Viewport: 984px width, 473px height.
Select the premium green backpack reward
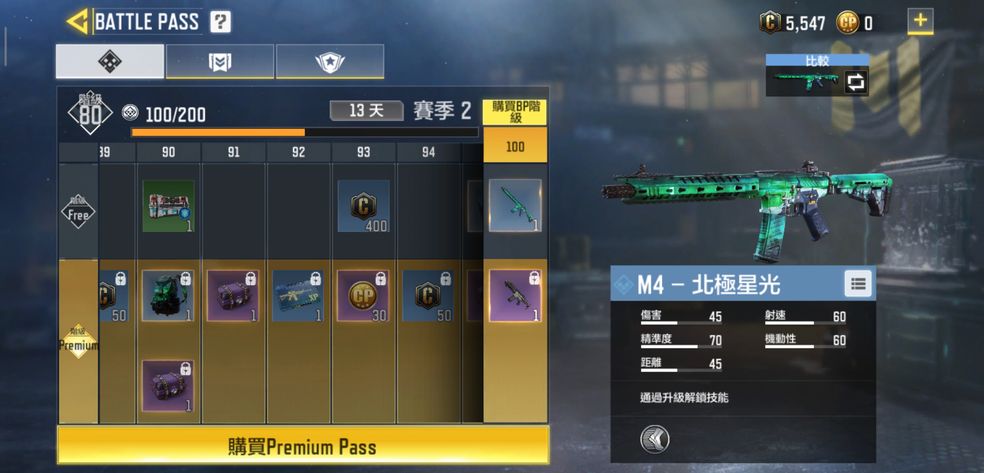(x=168, y=296)
